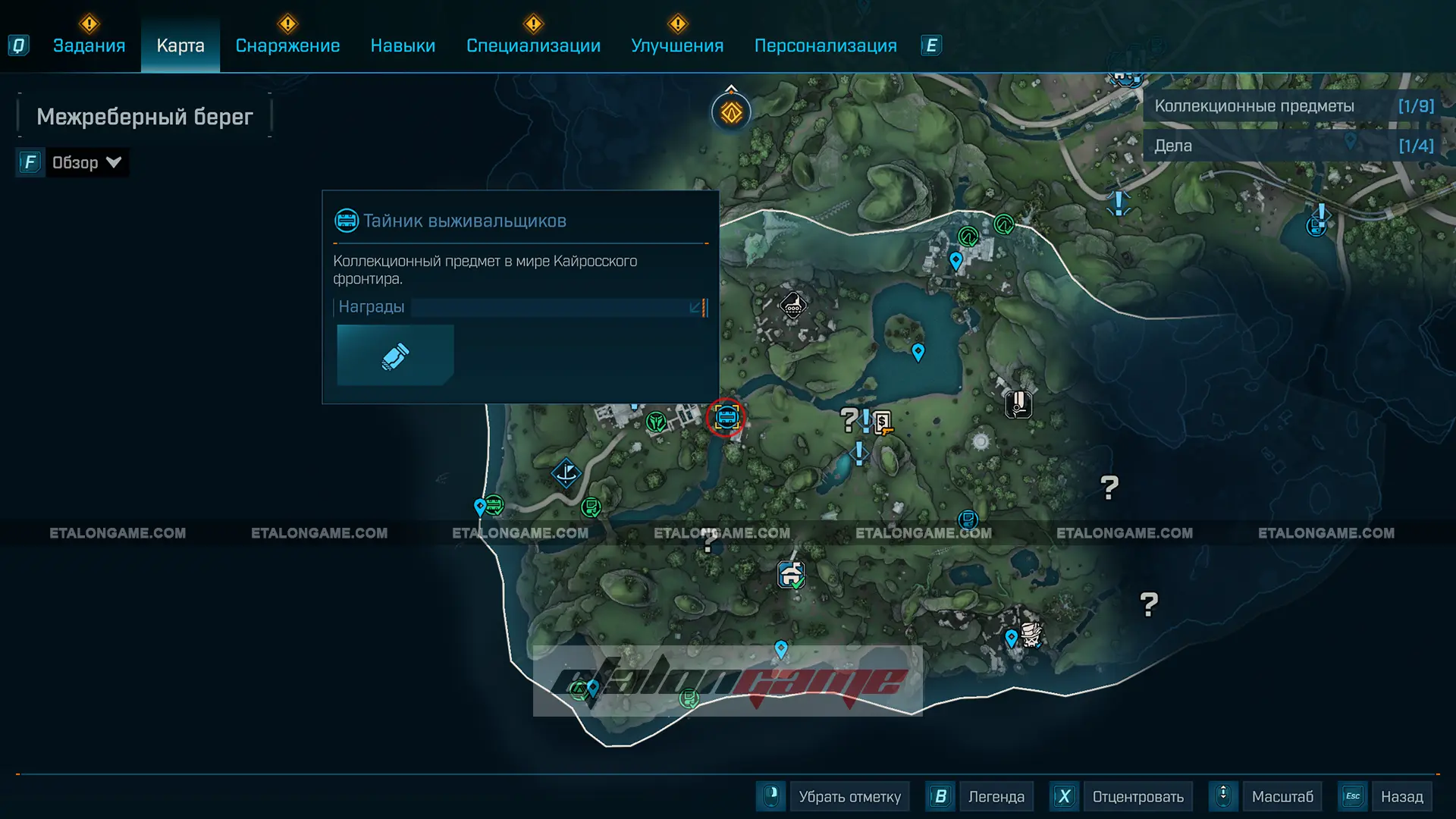This screenshot has width=1456, height=819.
Task: Click the Масштаб zoom control
Action: (x=1282, y=796)
